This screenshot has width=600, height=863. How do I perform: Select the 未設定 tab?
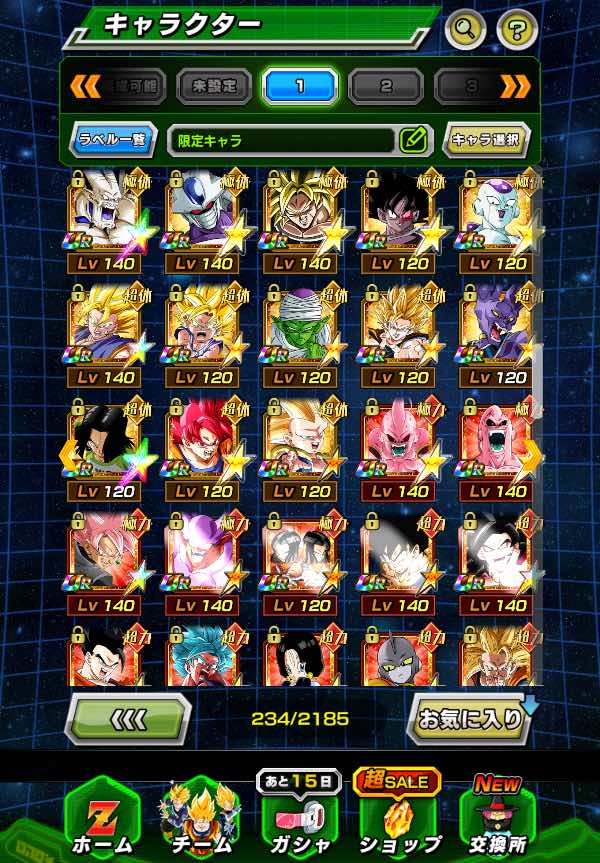214,86
